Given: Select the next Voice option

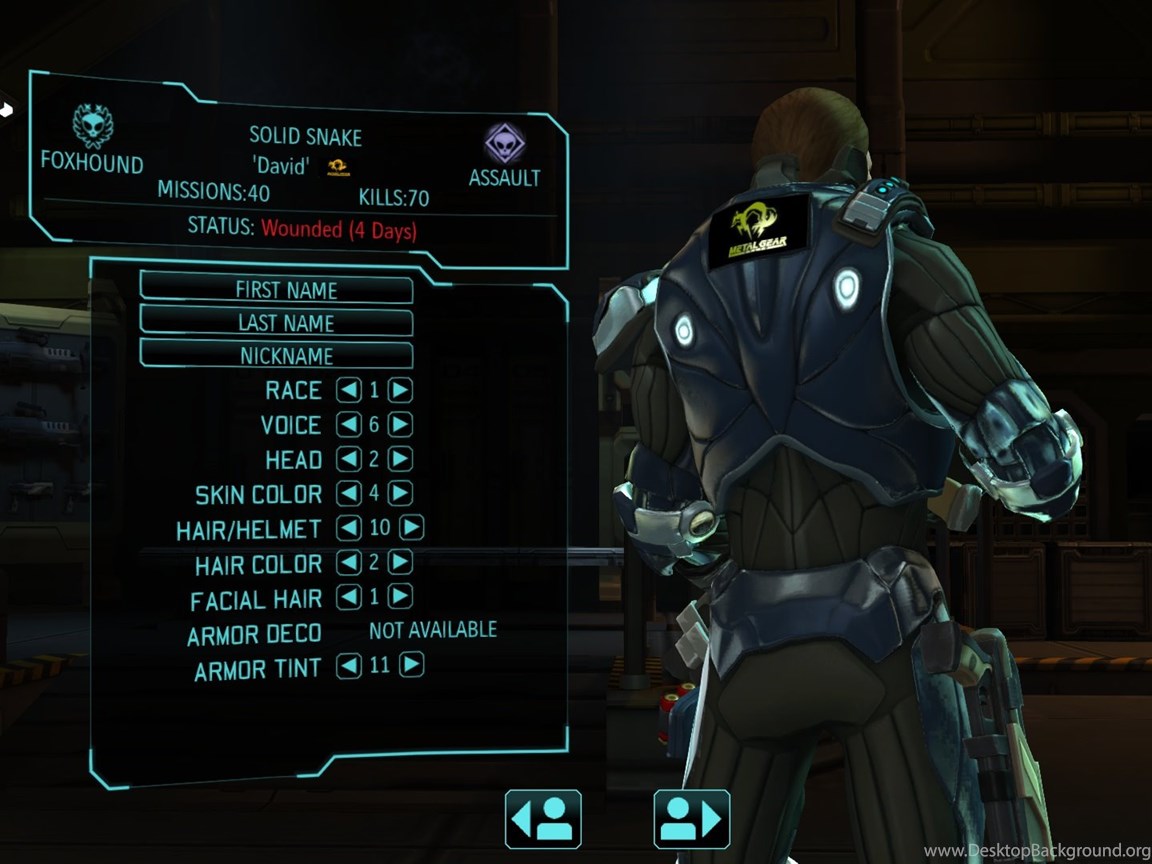Looking at the screenshot, I should [400, 425].
